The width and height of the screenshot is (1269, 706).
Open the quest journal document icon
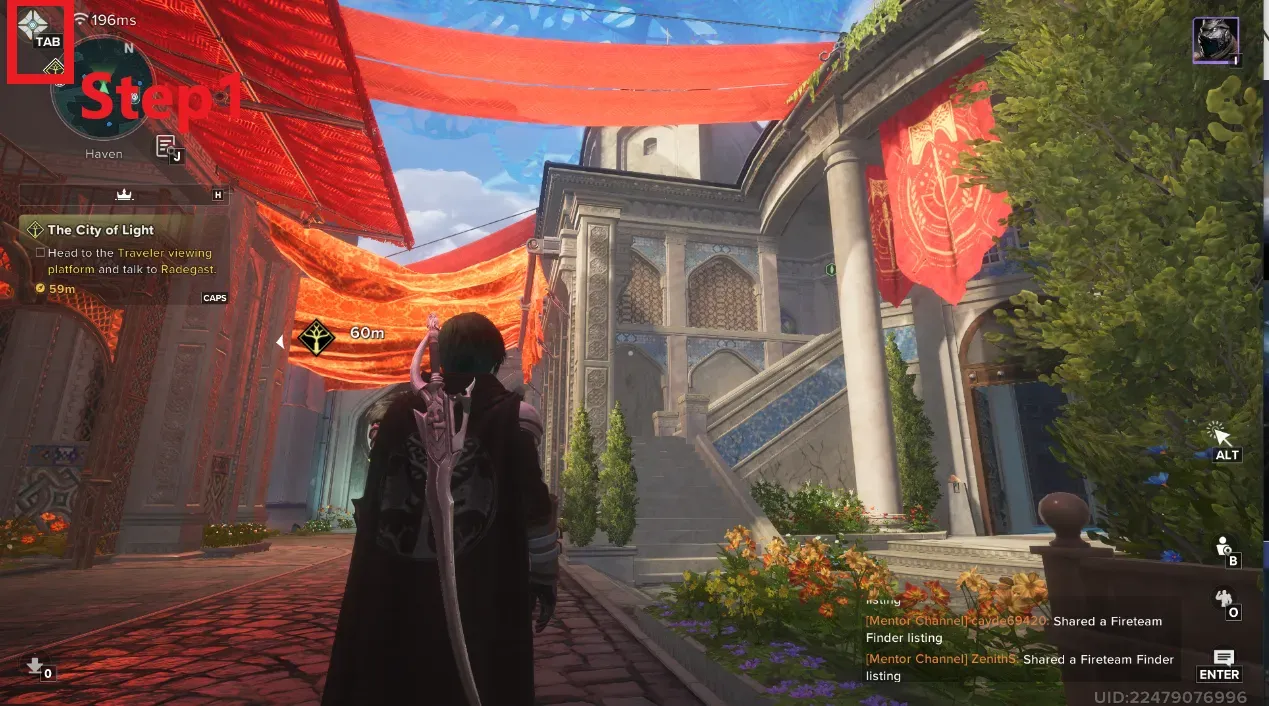[166, 146]
